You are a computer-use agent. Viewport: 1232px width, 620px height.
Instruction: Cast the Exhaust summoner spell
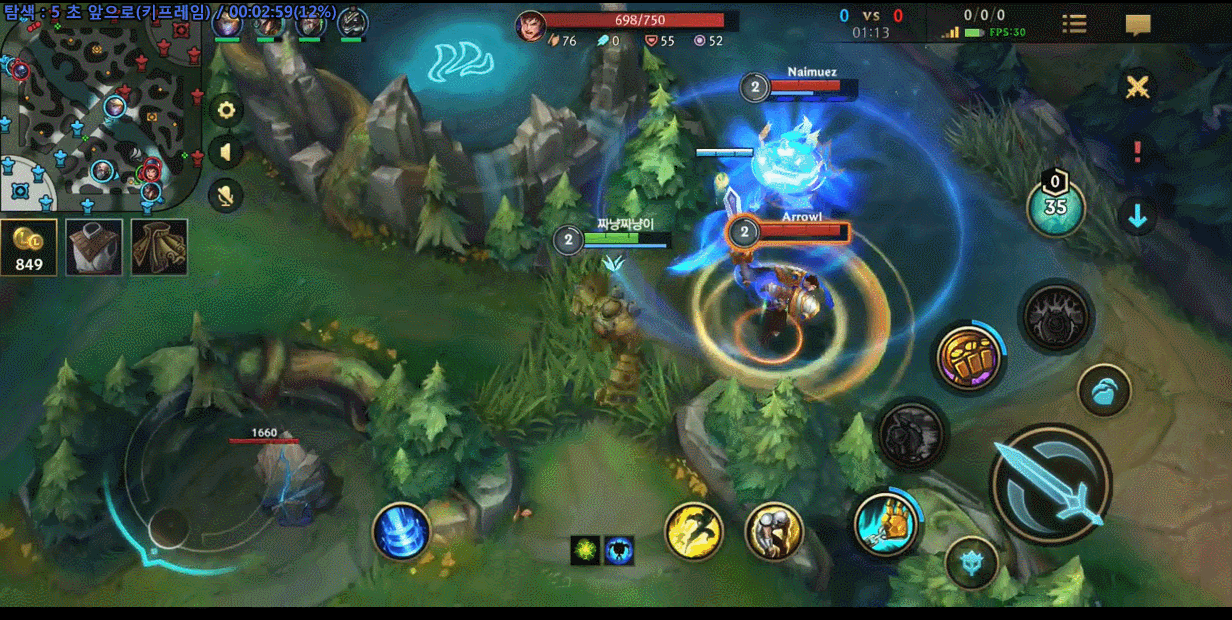pyautogui.click(x=775, y=530)
